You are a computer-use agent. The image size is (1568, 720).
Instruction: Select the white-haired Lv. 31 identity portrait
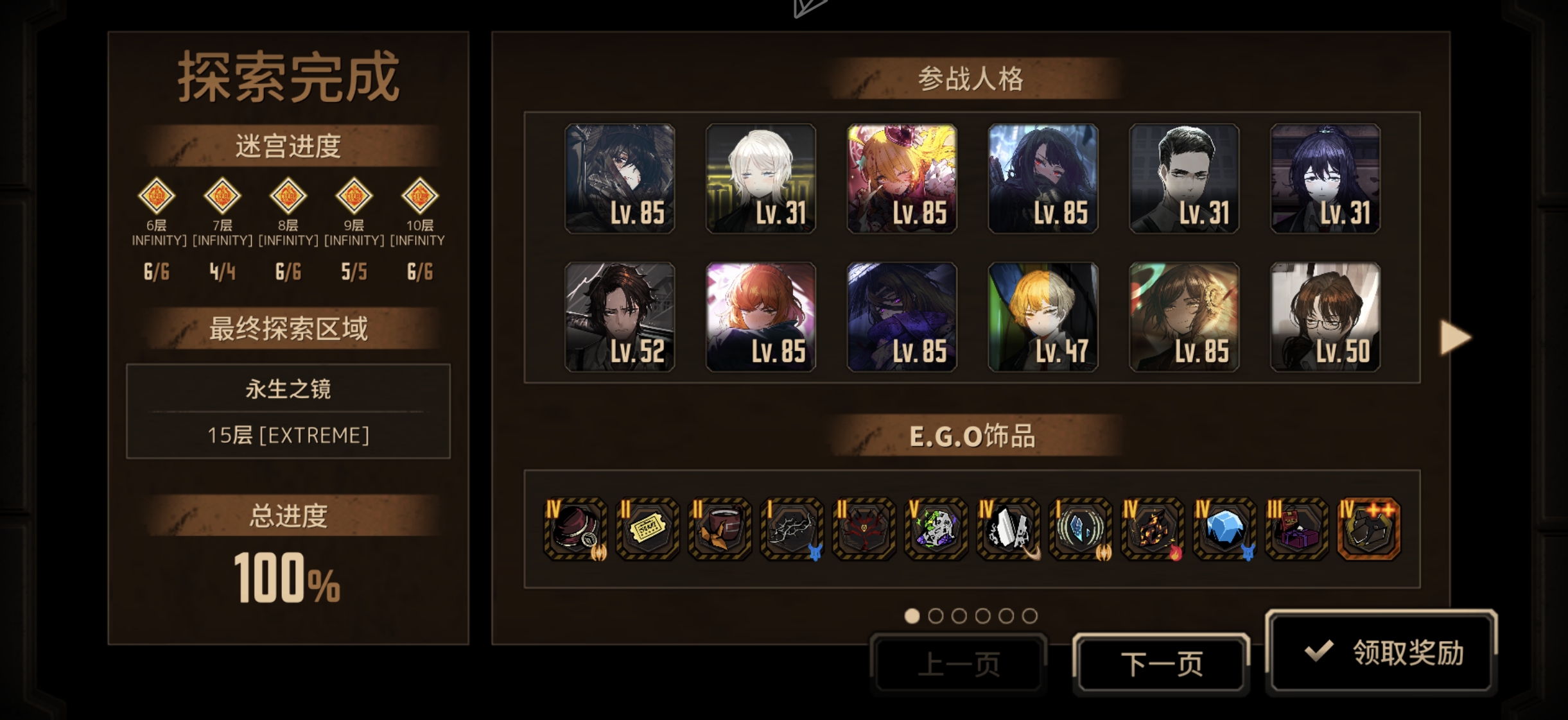761,178
